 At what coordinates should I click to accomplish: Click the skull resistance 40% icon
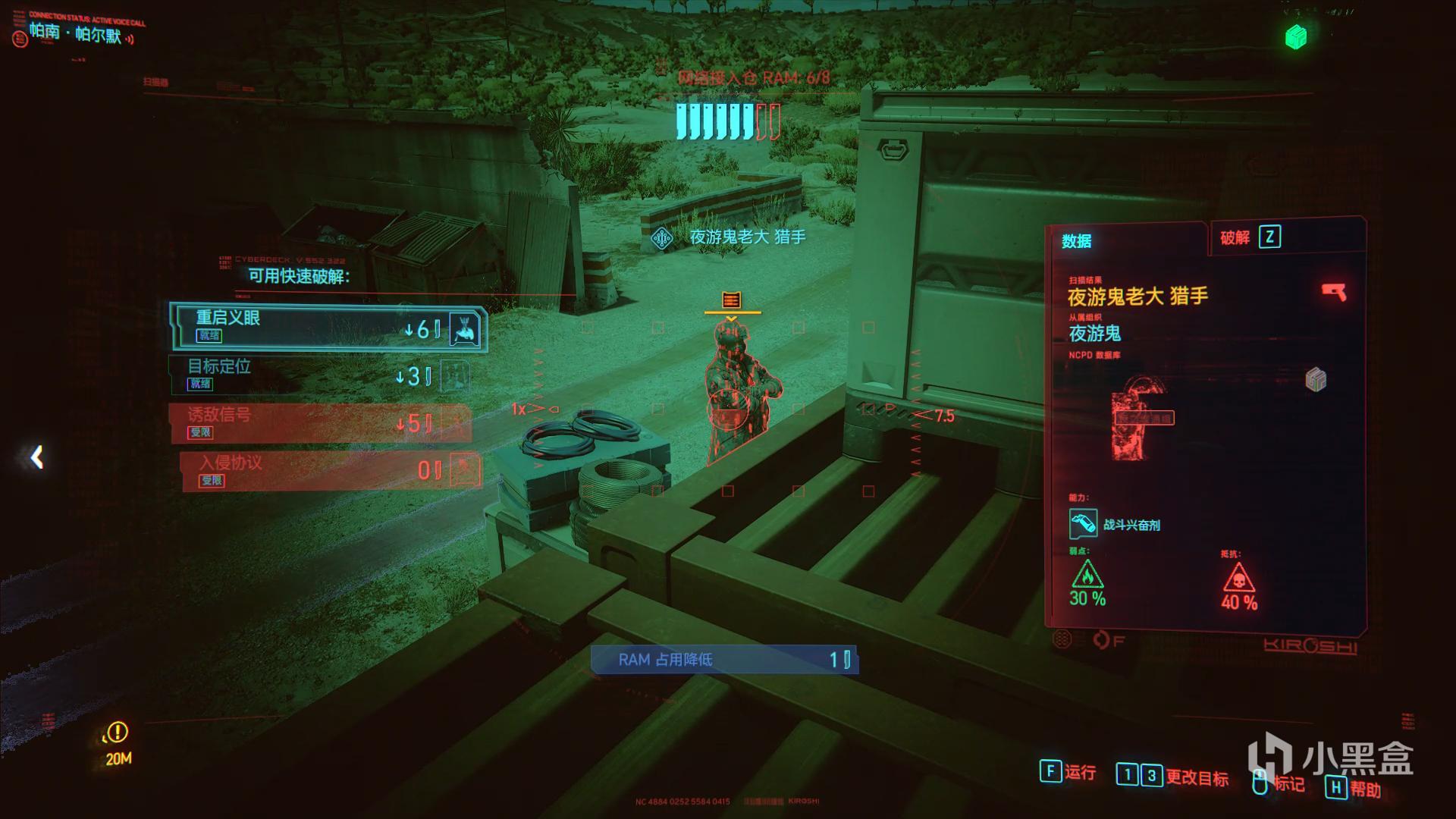1238,579
